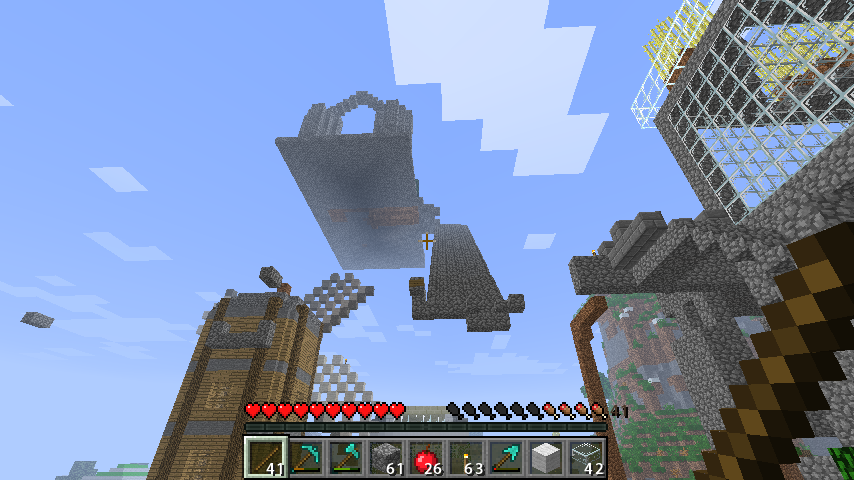This screenshot has height=480, width=854.
Task: Select the cobblestone stack of 61
Action: 387,459
